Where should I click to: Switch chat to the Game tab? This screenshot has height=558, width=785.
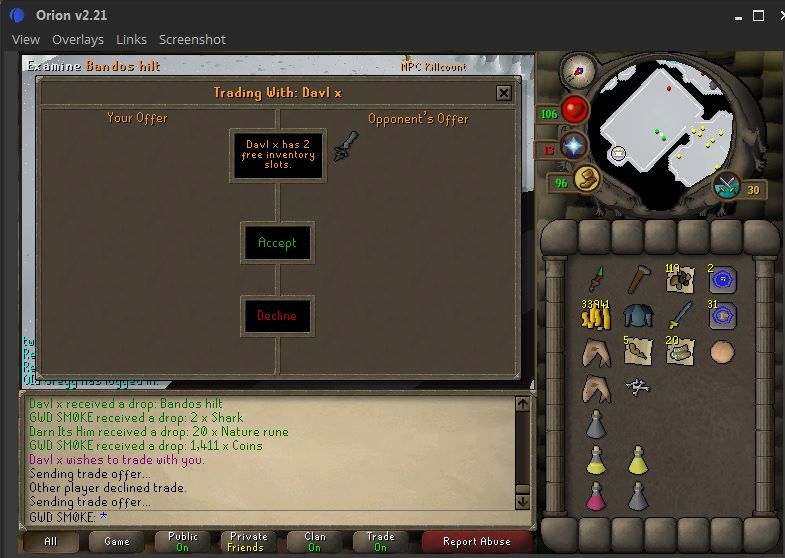[117, 542]
